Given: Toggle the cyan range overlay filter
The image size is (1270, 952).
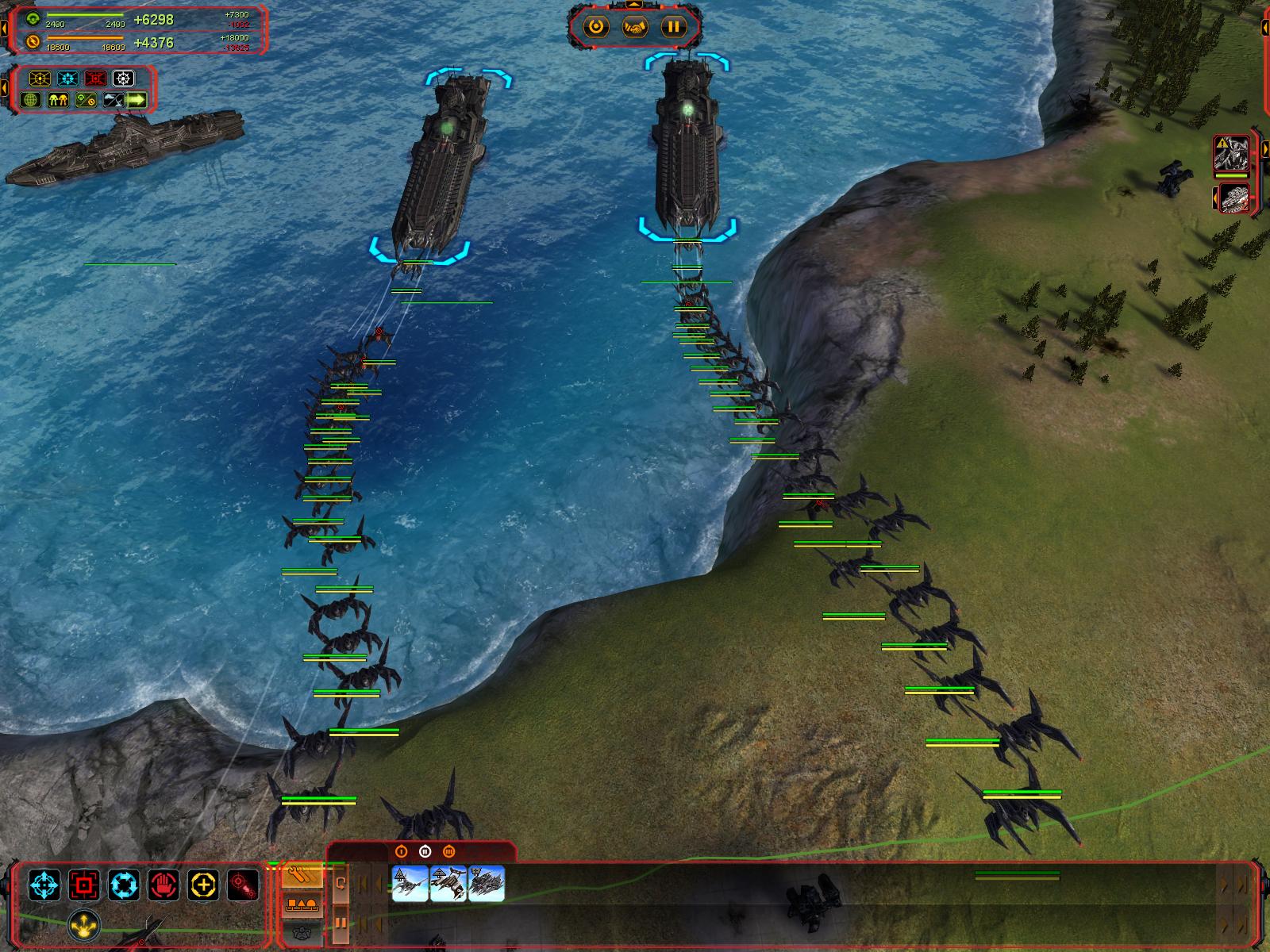Looking at the screenshot, I should point(67,79).
